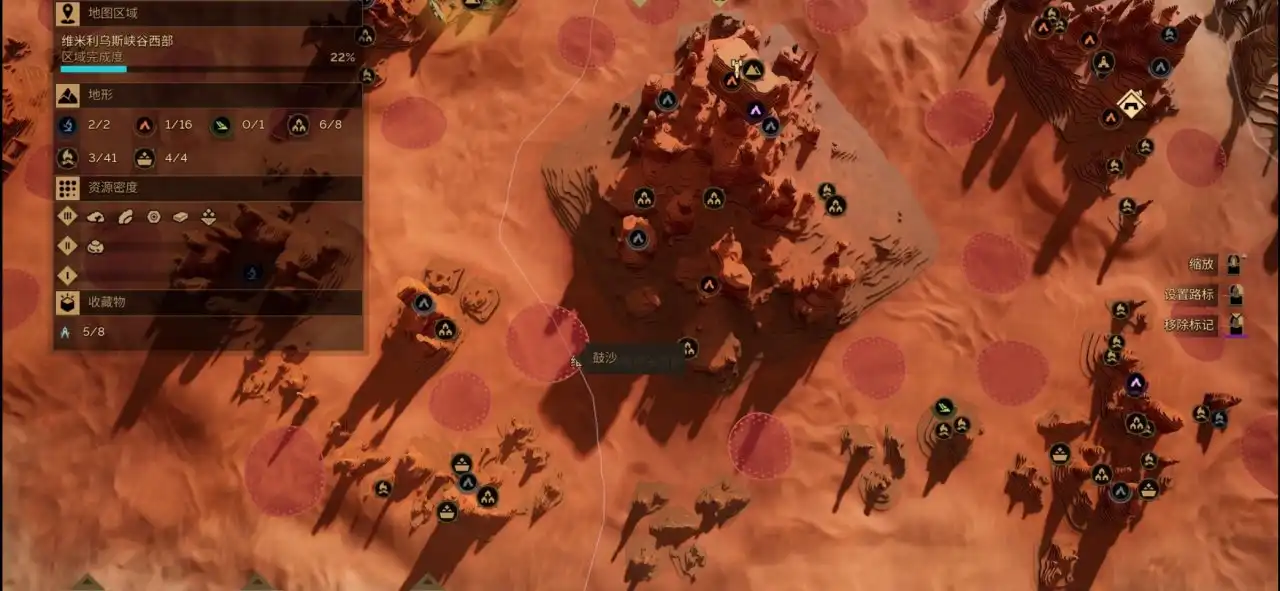Choose the tier I resource density diamond
Image resolution: width=1280 pixels, height=591 pixels.
click(68, 274)
